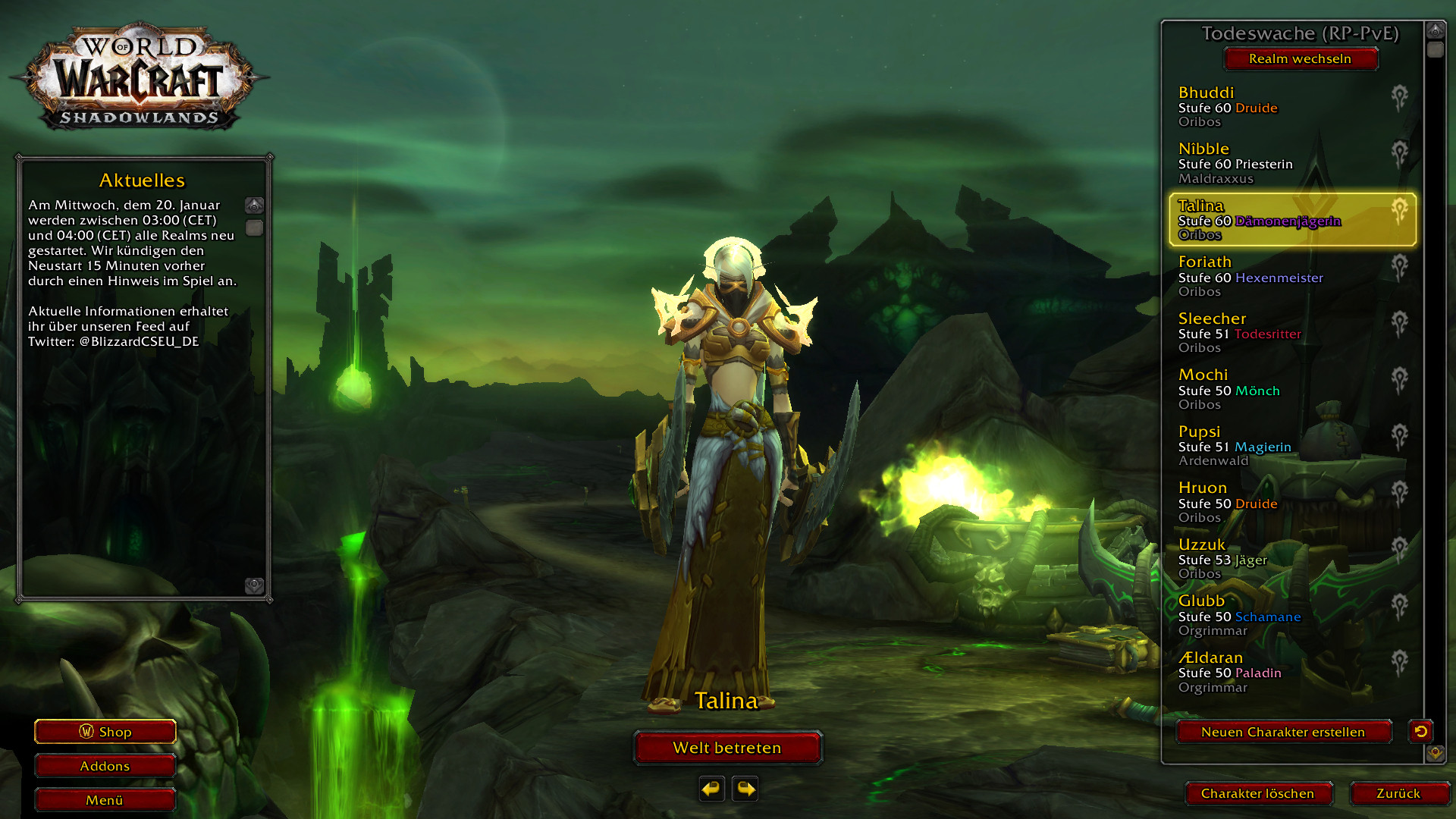
Task: Rotate character with the left arrow button
Action: pyautogui.click(x=711, y=789)
